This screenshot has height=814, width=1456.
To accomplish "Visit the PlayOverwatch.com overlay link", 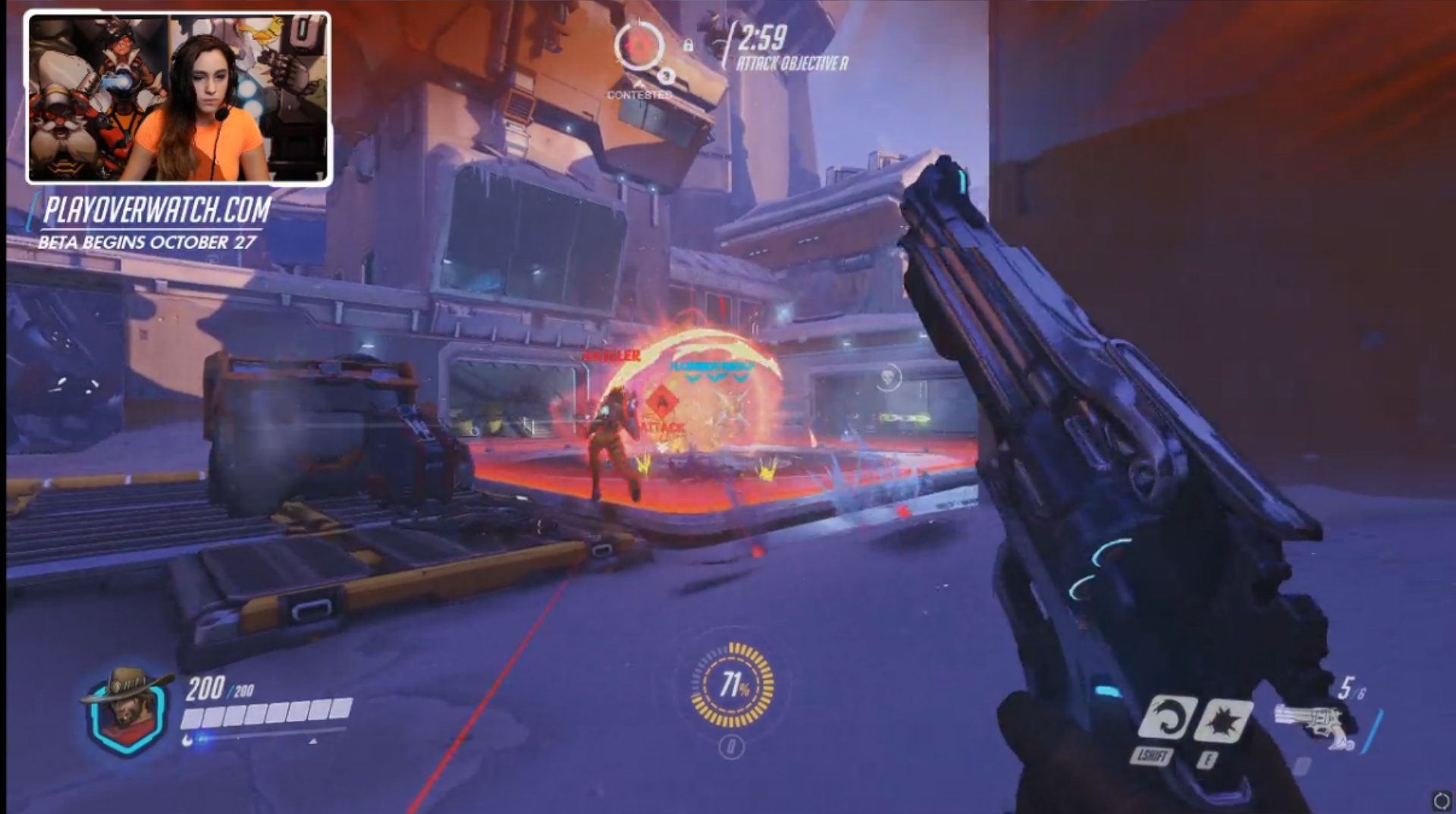I will (156, 210).
